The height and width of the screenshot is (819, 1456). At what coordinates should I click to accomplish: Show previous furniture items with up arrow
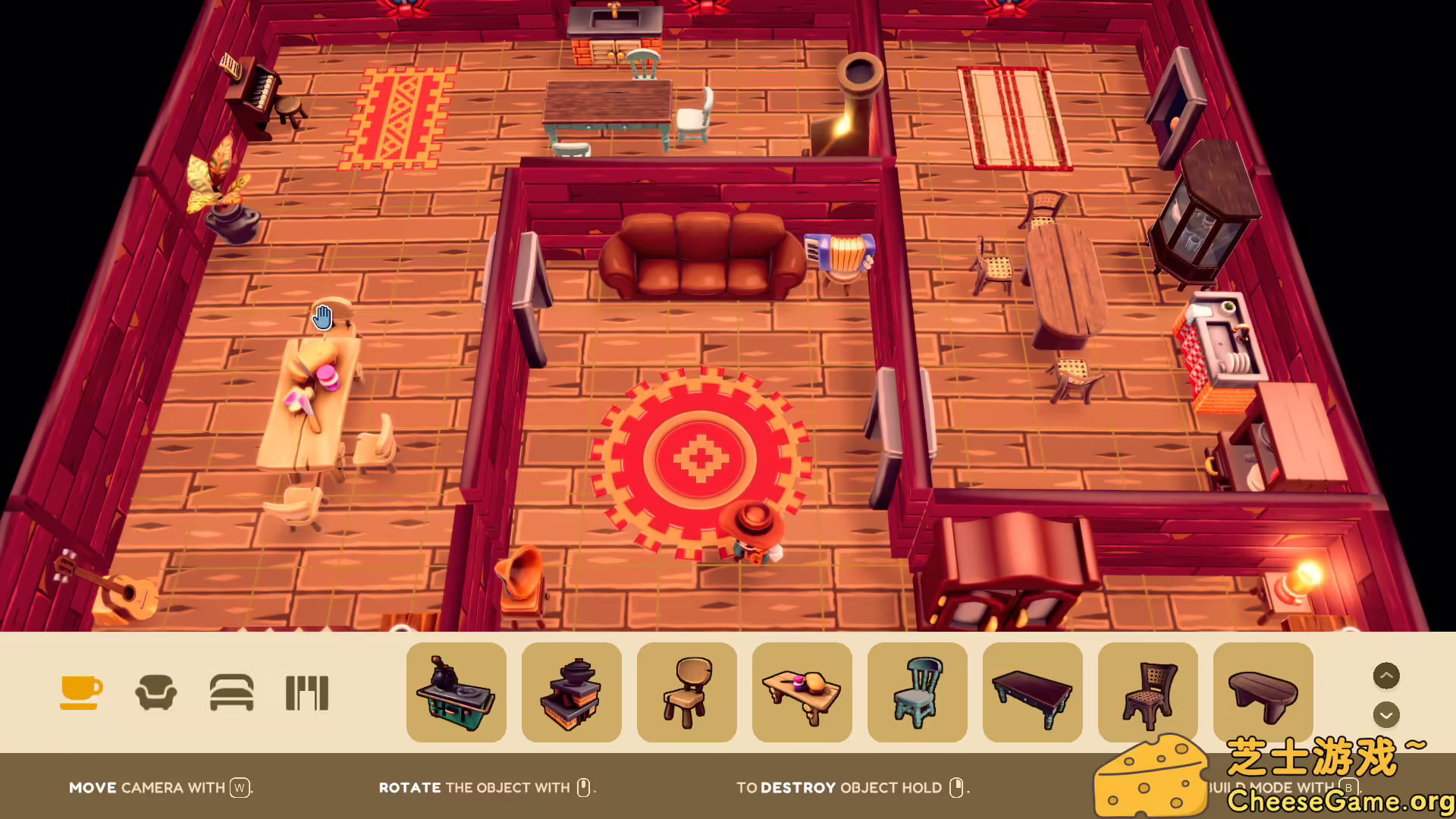[1386, 676]
